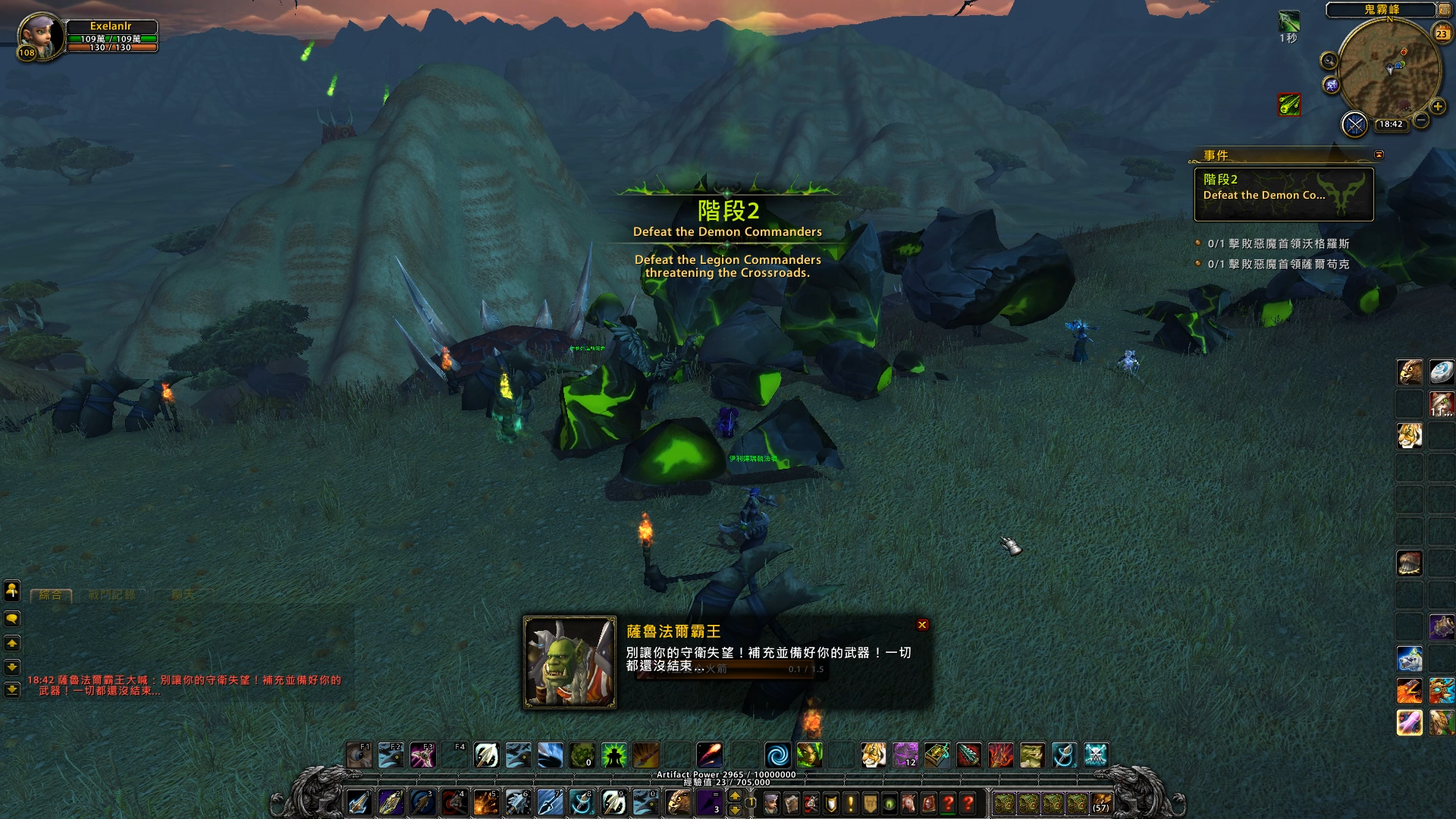Use the swirling blue vortex ability
The width and height of the screenshot is (1456, 819).
click(x=777, y=755)
